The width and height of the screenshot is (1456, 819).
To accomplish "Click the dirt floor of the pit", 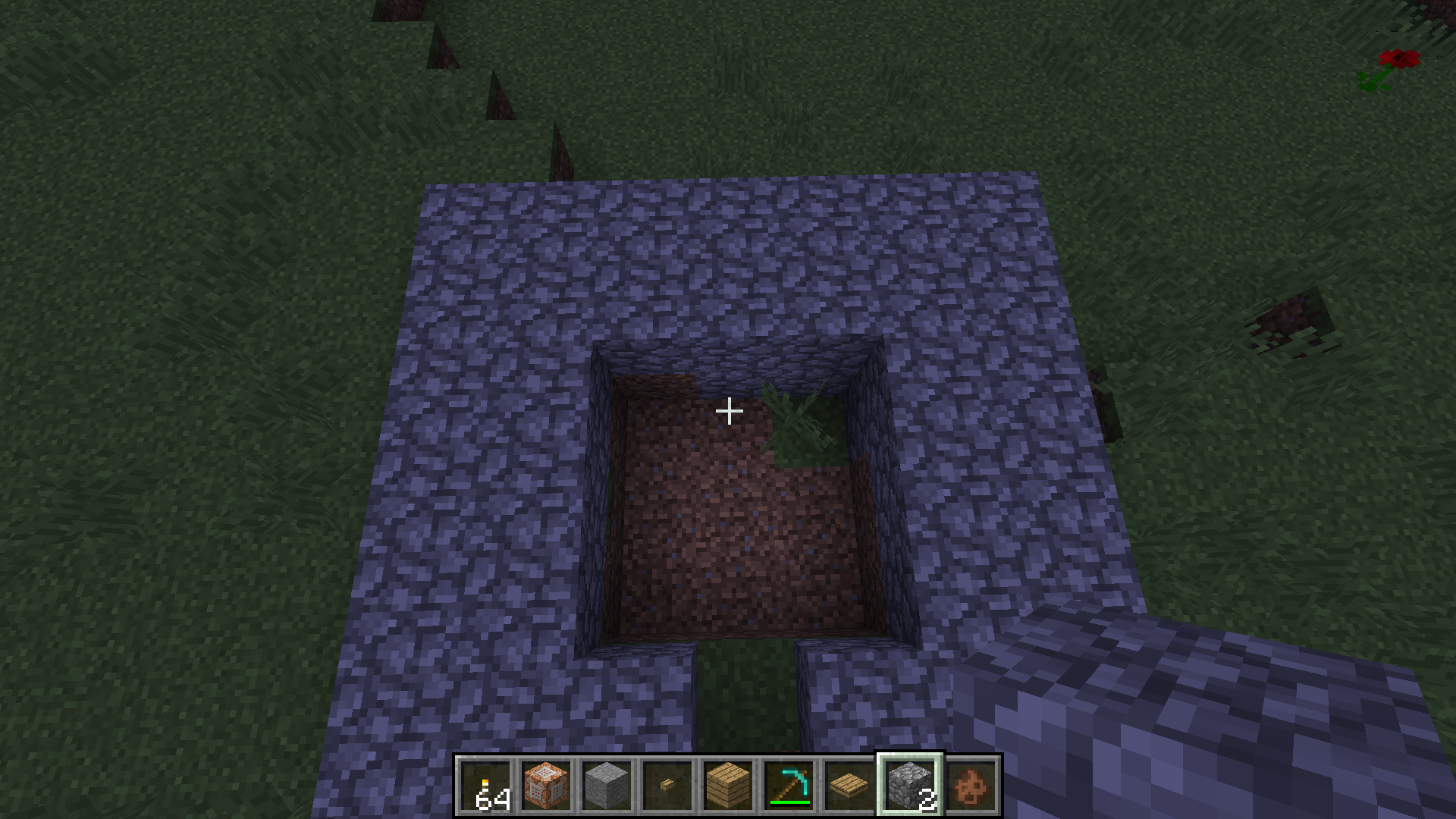I will pyautogui.click(x=720, y=546).
